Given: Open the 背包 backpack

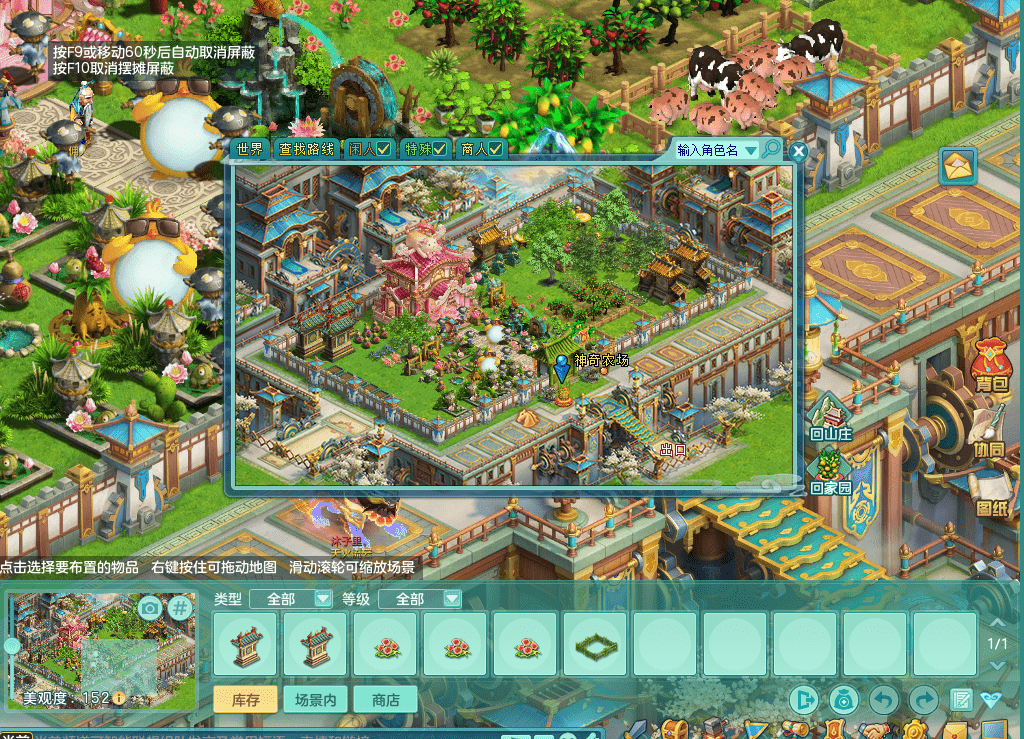Looking at the screenshot, I should pos(989,364).
